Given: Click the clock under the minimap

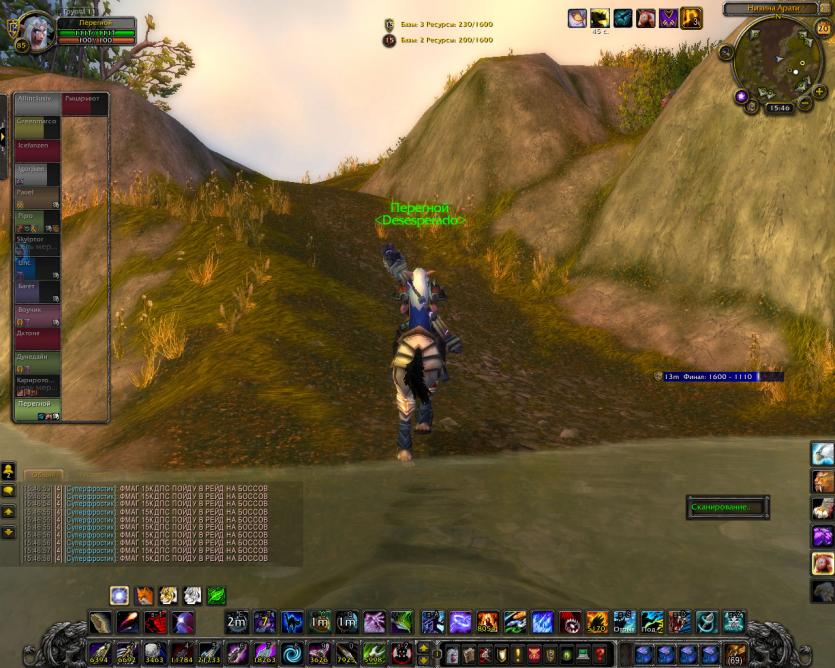Looking at the screenshot, I should (779, 108).
